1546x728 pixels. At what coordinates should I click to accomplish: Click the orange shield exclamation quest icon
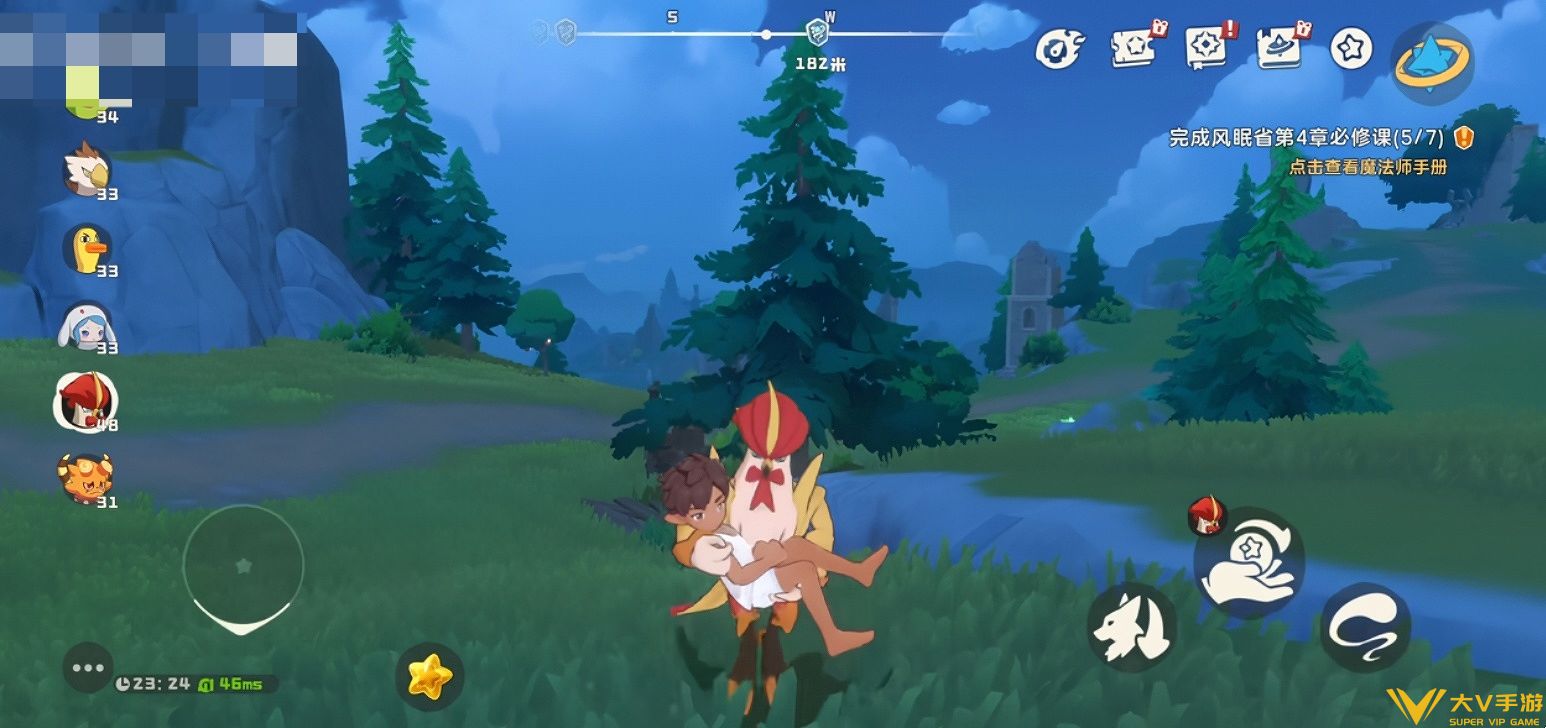point(1464,138)
